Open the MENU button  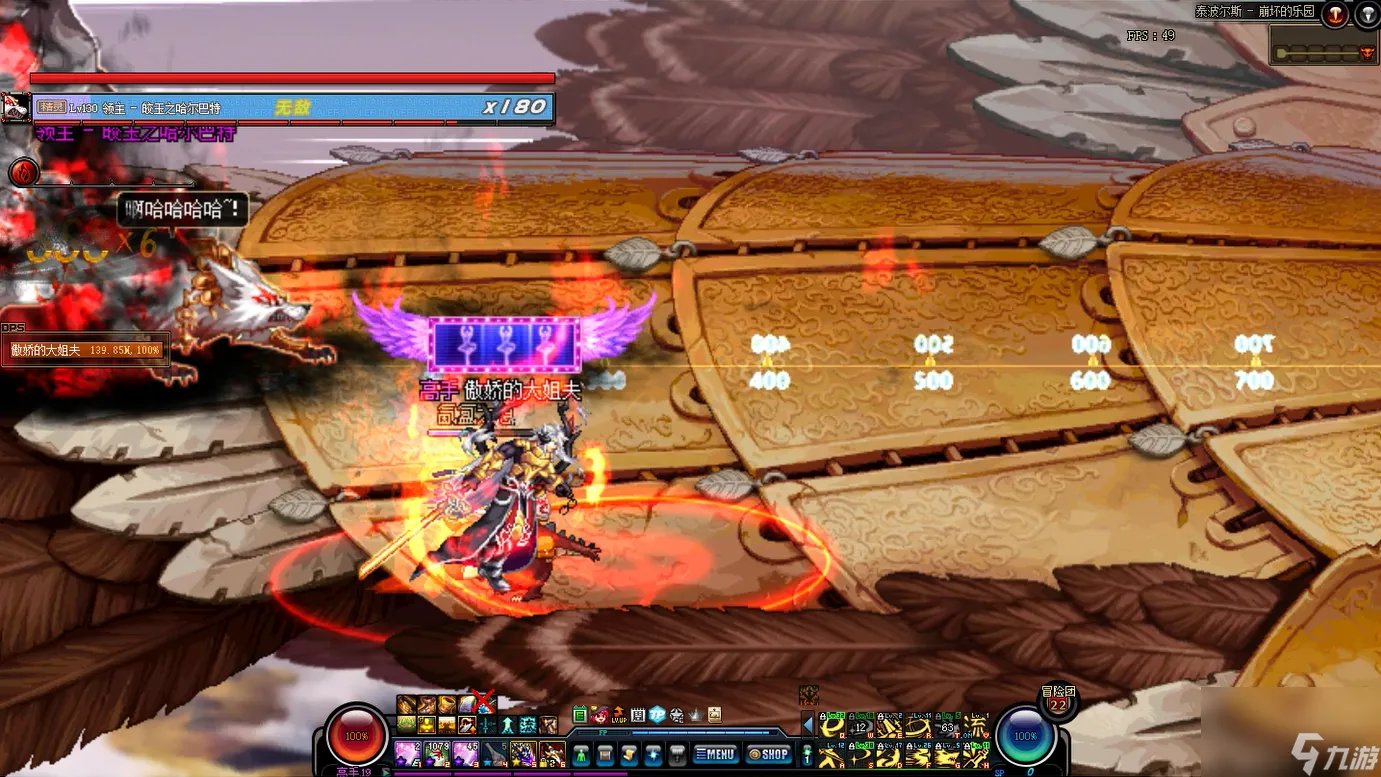717,754
